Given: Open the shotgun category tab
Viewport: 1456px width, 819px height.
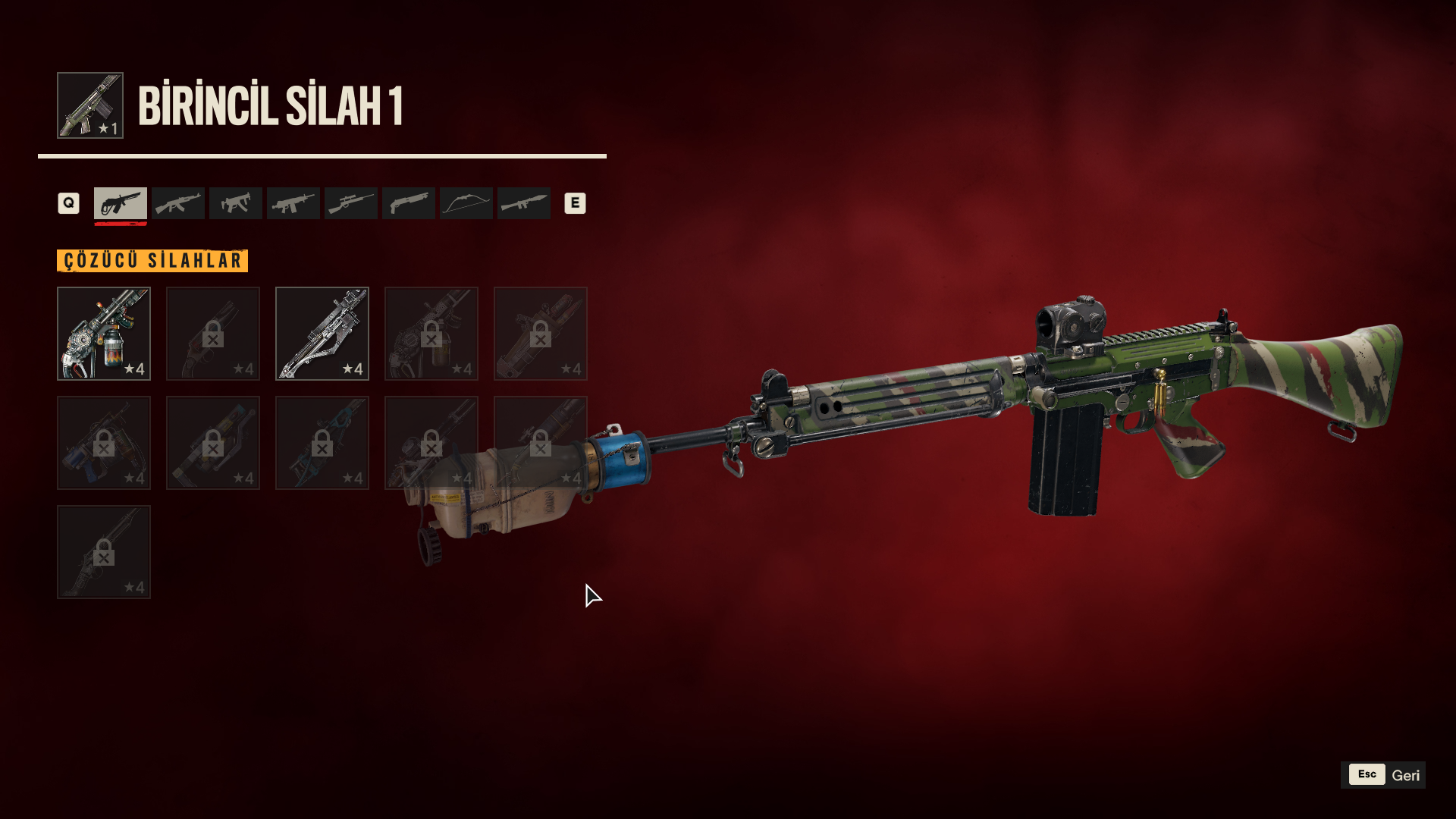Looking at the screenshot, I should (x=409, y=203).
